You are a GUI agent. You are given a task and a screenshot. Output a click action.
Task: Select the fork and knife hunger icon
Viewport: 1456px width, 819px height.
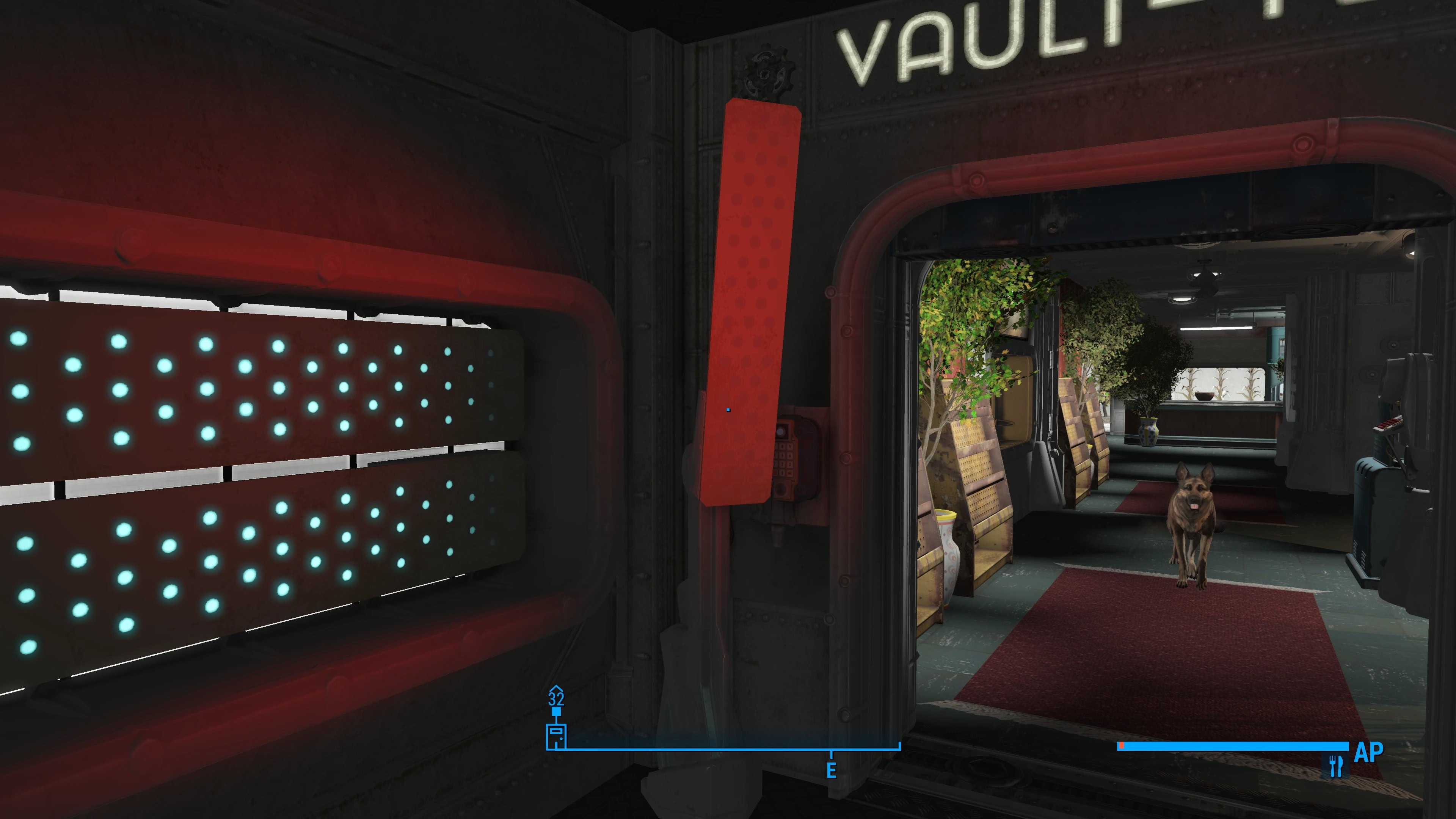click(x=1335, y=766)
